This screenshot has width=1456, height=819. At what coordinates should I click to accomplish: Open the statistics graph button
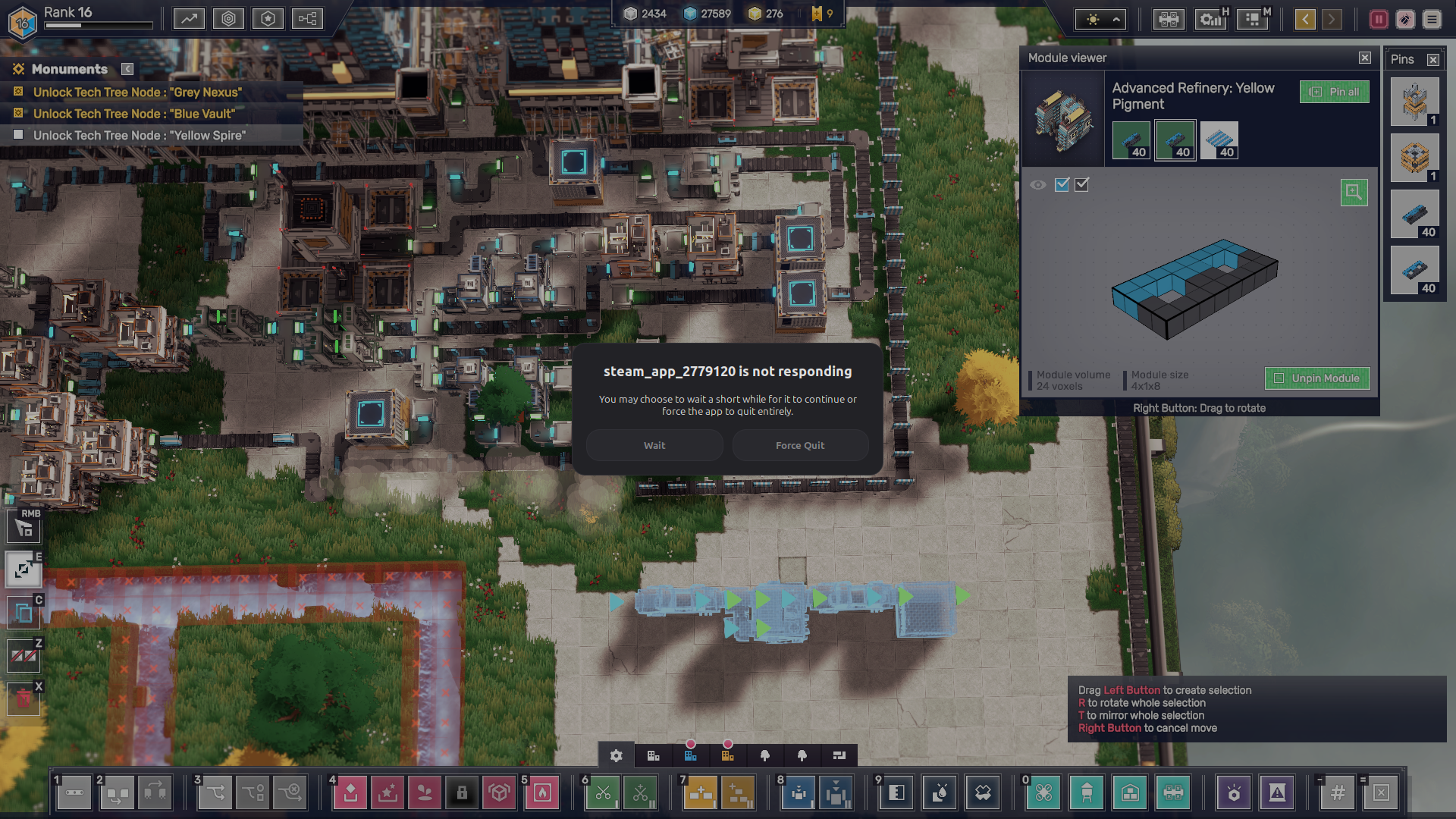pyautogui.click(x=189, y=19)
